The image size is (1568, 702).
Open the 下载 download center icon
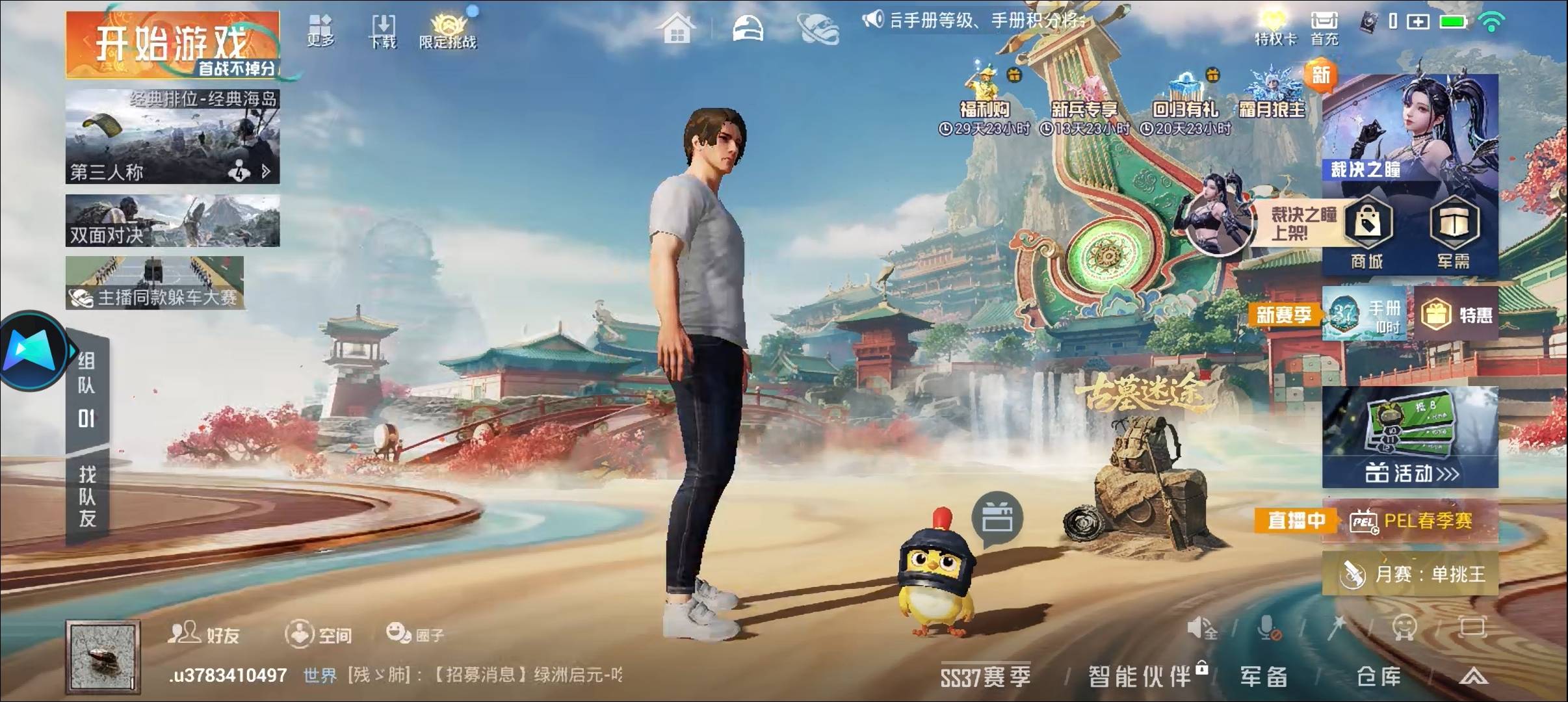pos(384,29)
